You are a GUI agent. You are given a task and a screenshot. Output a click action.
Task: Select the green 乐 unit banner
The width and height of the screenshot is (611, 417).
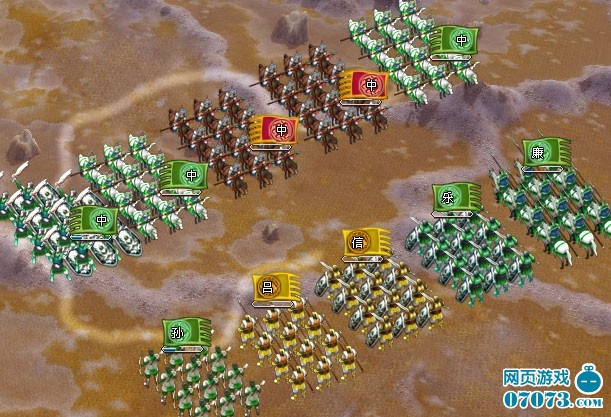tap(455, 197)
